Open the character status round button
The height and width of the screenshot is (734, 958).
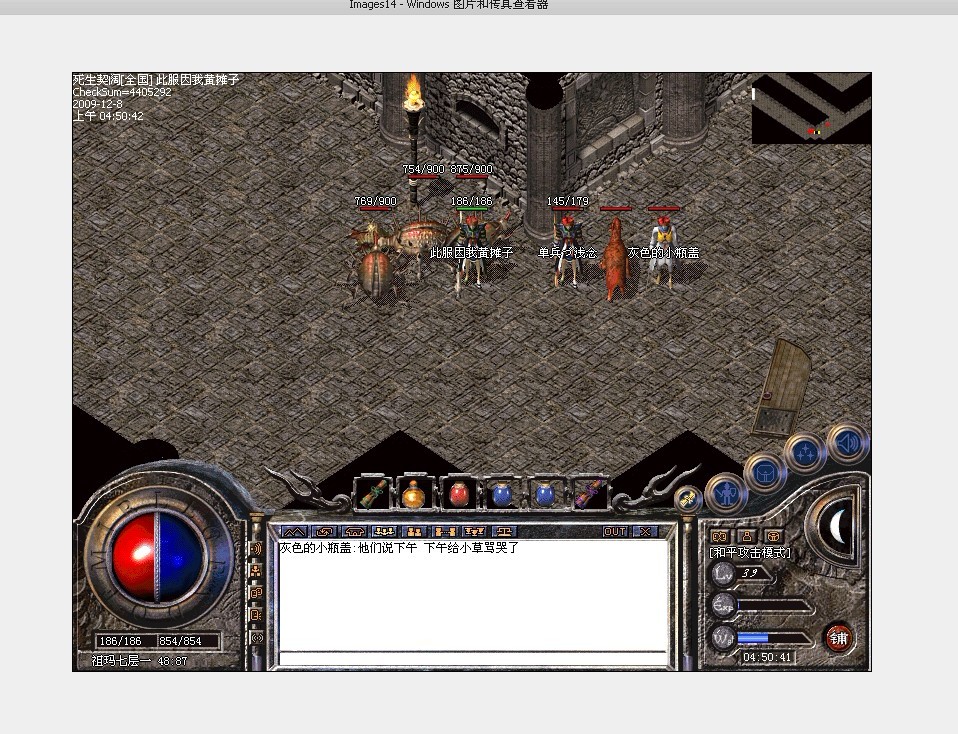pos(726,493)
